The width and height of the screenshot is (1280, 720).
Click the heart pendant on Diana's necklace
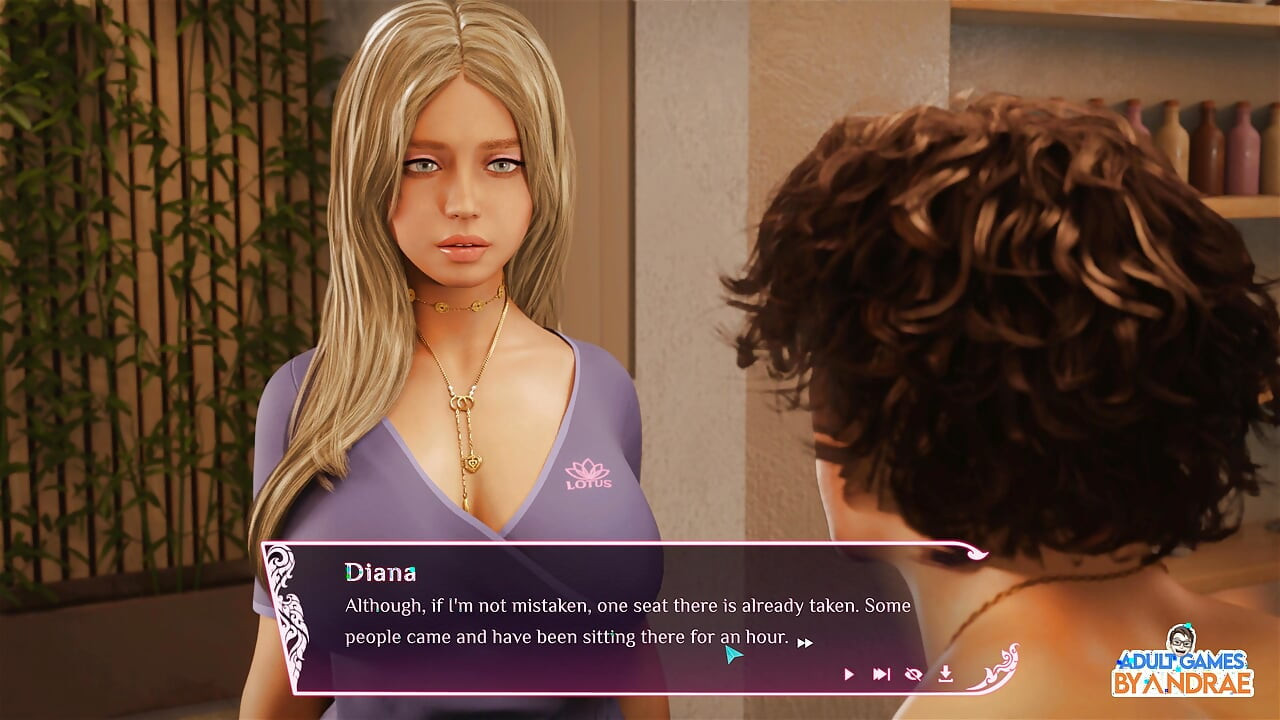pos(475,465)
